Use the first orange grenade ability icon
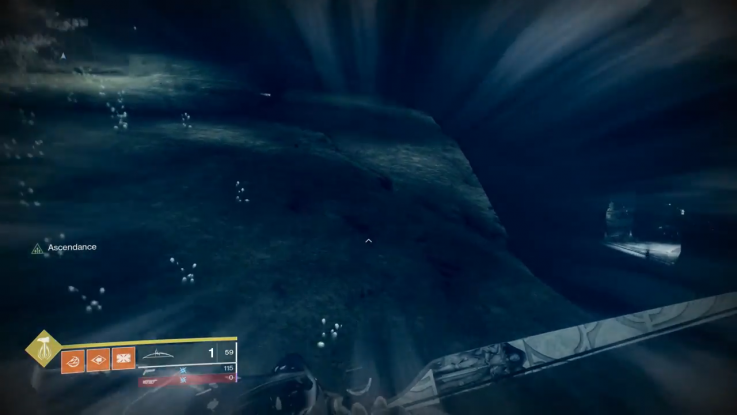The image size is (737, 415). (73, 359)
